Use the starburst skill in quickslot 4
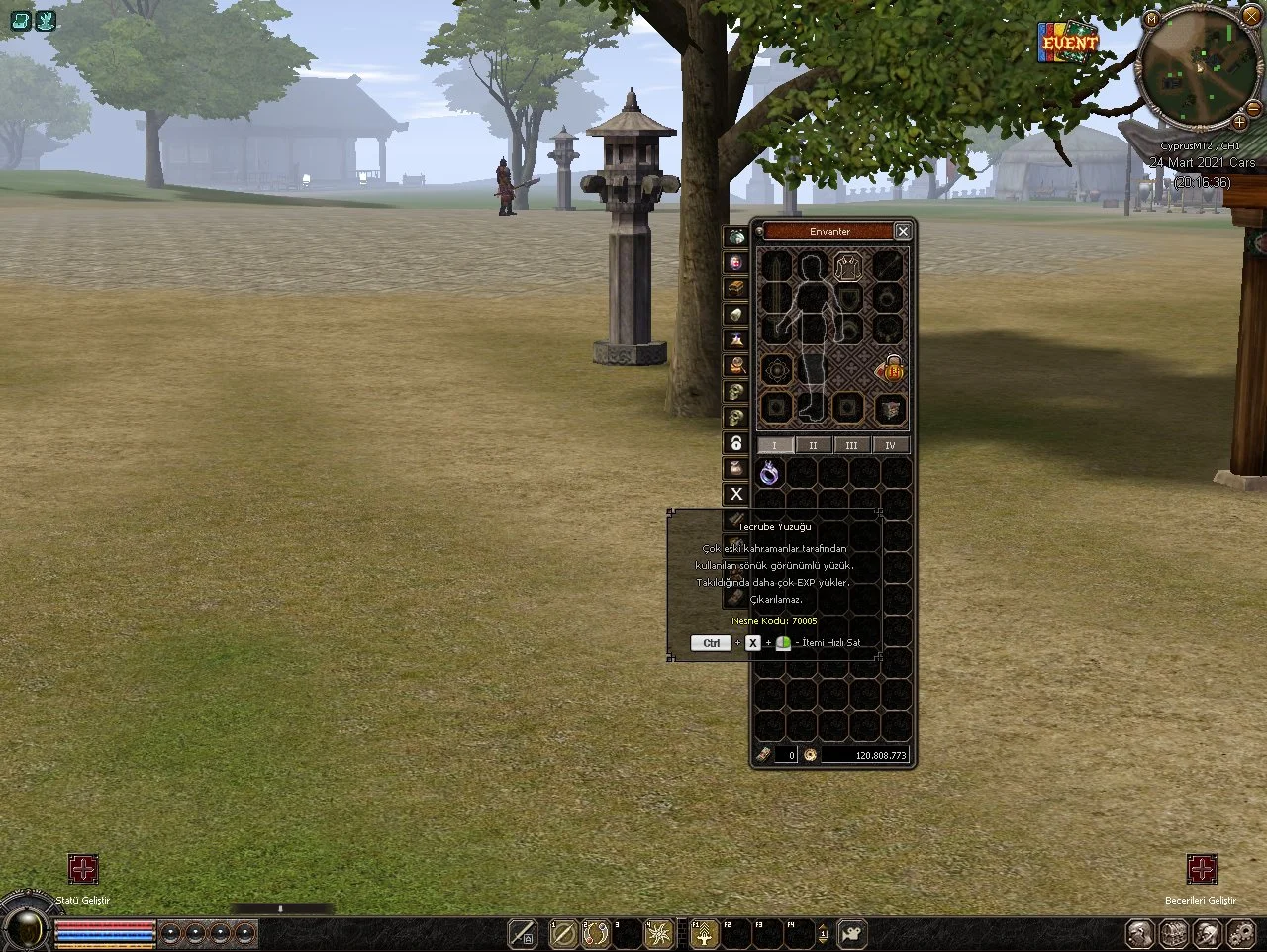 click(658, 933)
